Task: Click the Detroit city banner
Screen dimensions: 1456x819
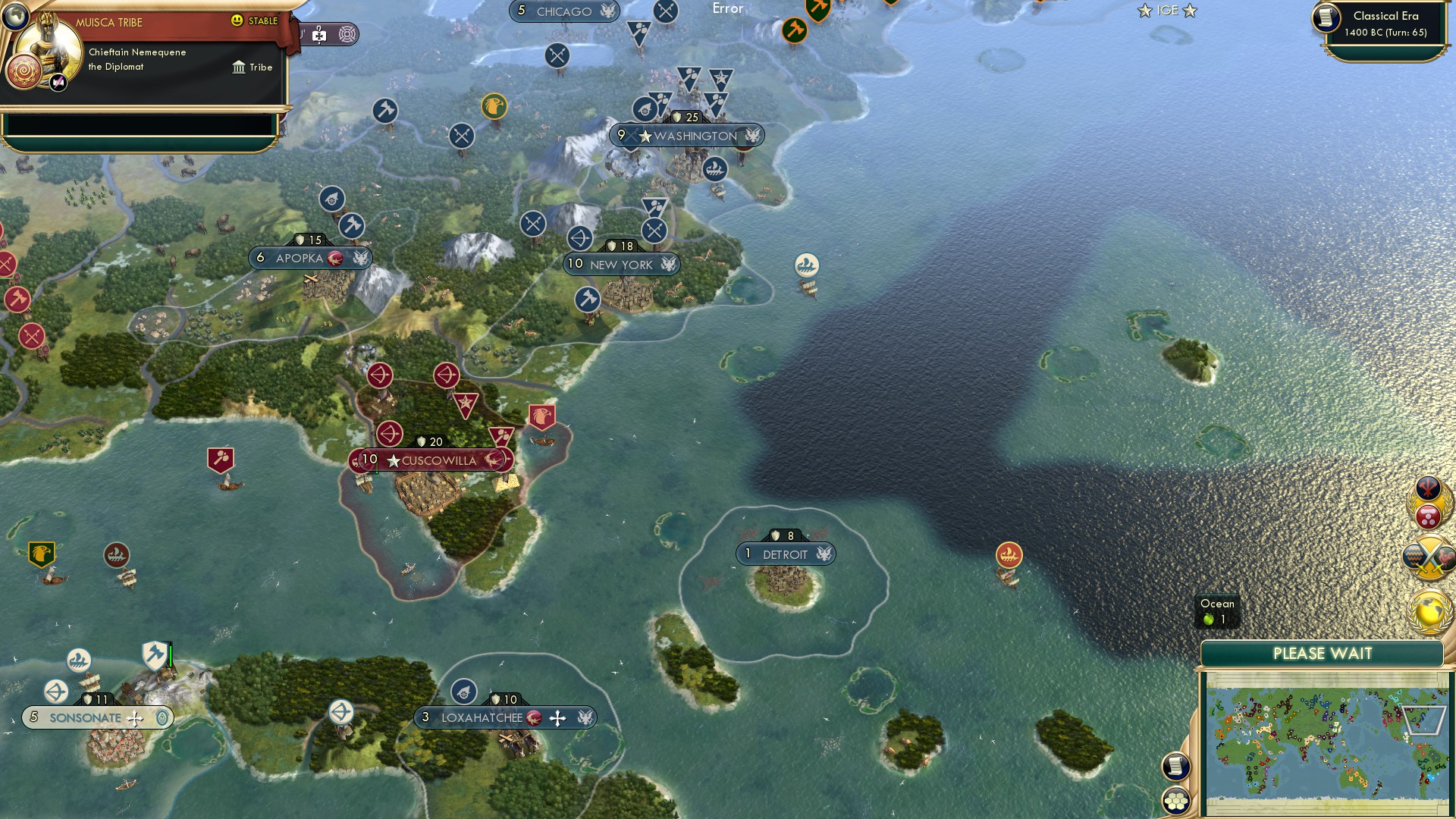Action: 787,554
